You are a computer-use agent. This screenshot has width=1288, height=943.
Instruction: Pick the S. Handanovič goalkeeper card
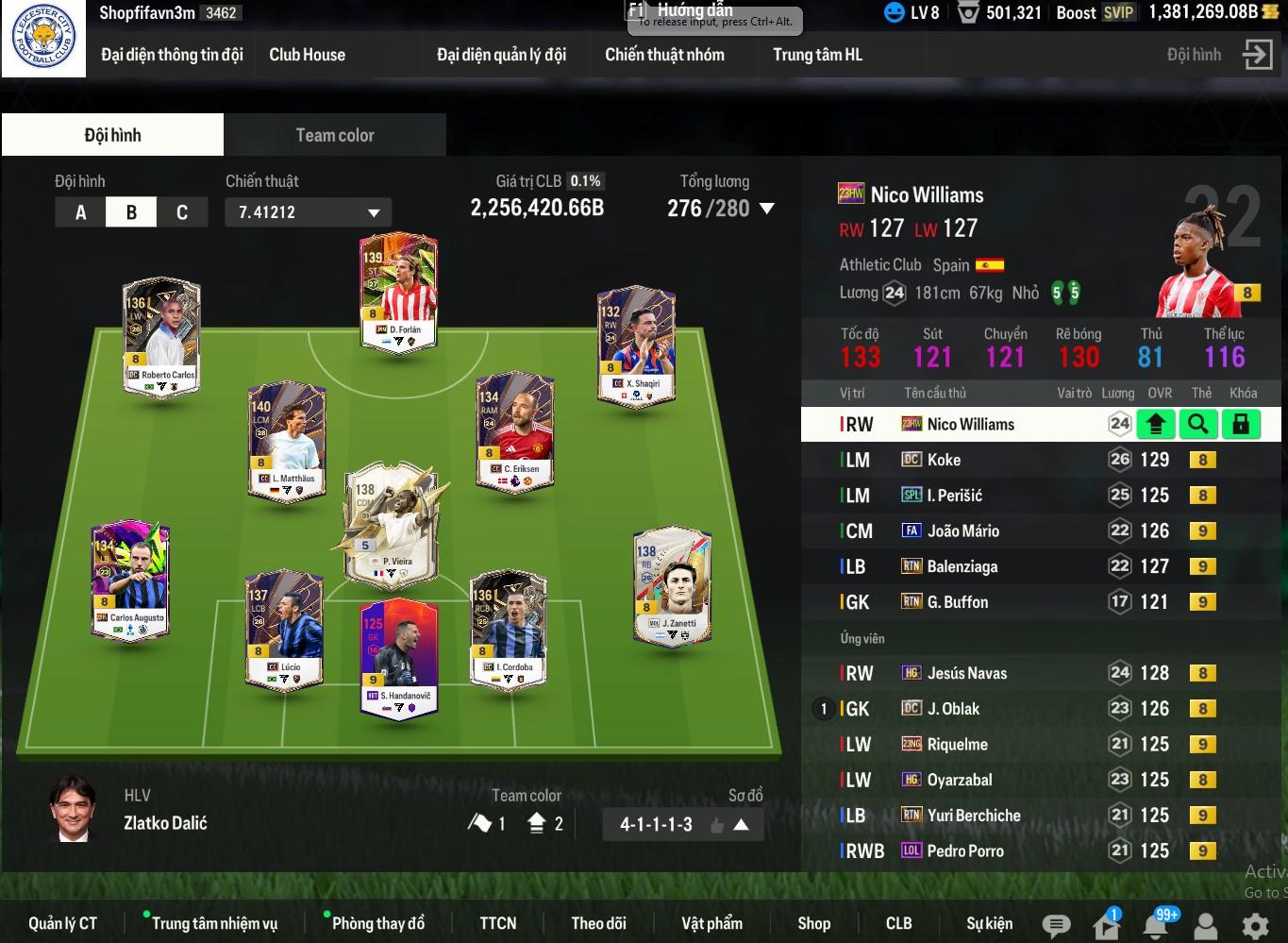(399, 658)
